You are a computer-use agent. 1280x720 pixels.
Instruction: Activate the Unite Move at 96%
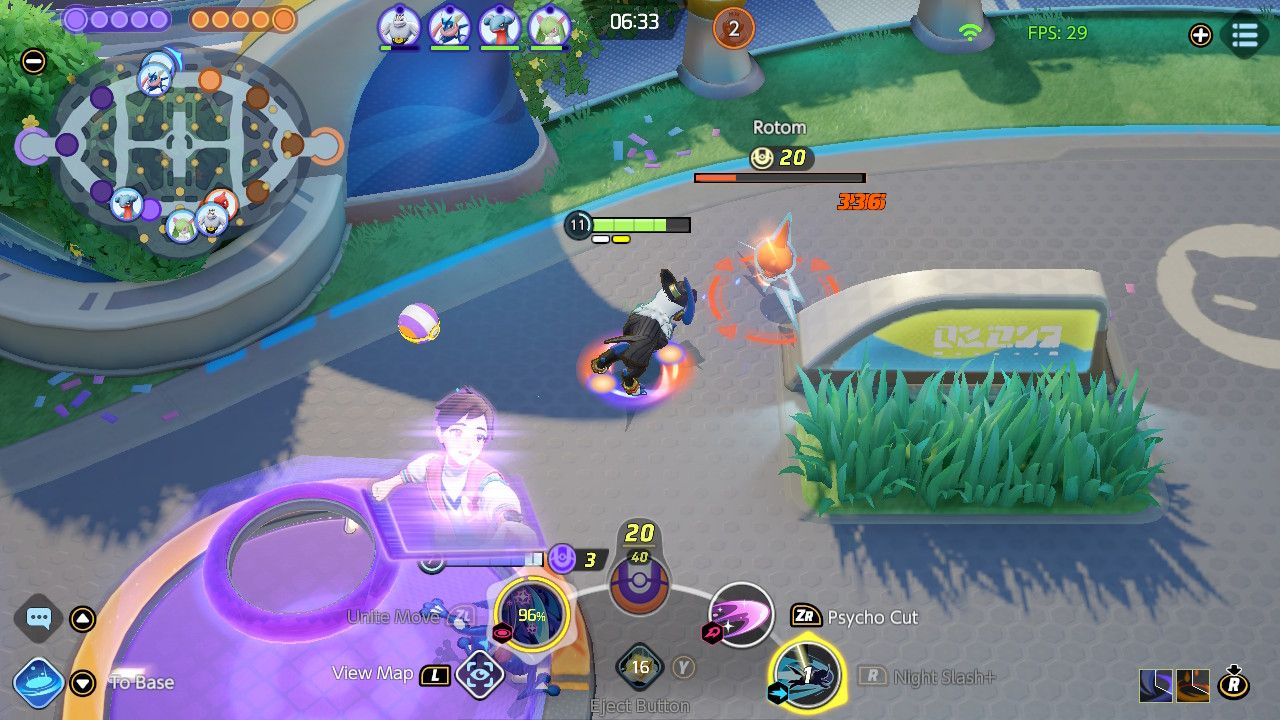531,612
